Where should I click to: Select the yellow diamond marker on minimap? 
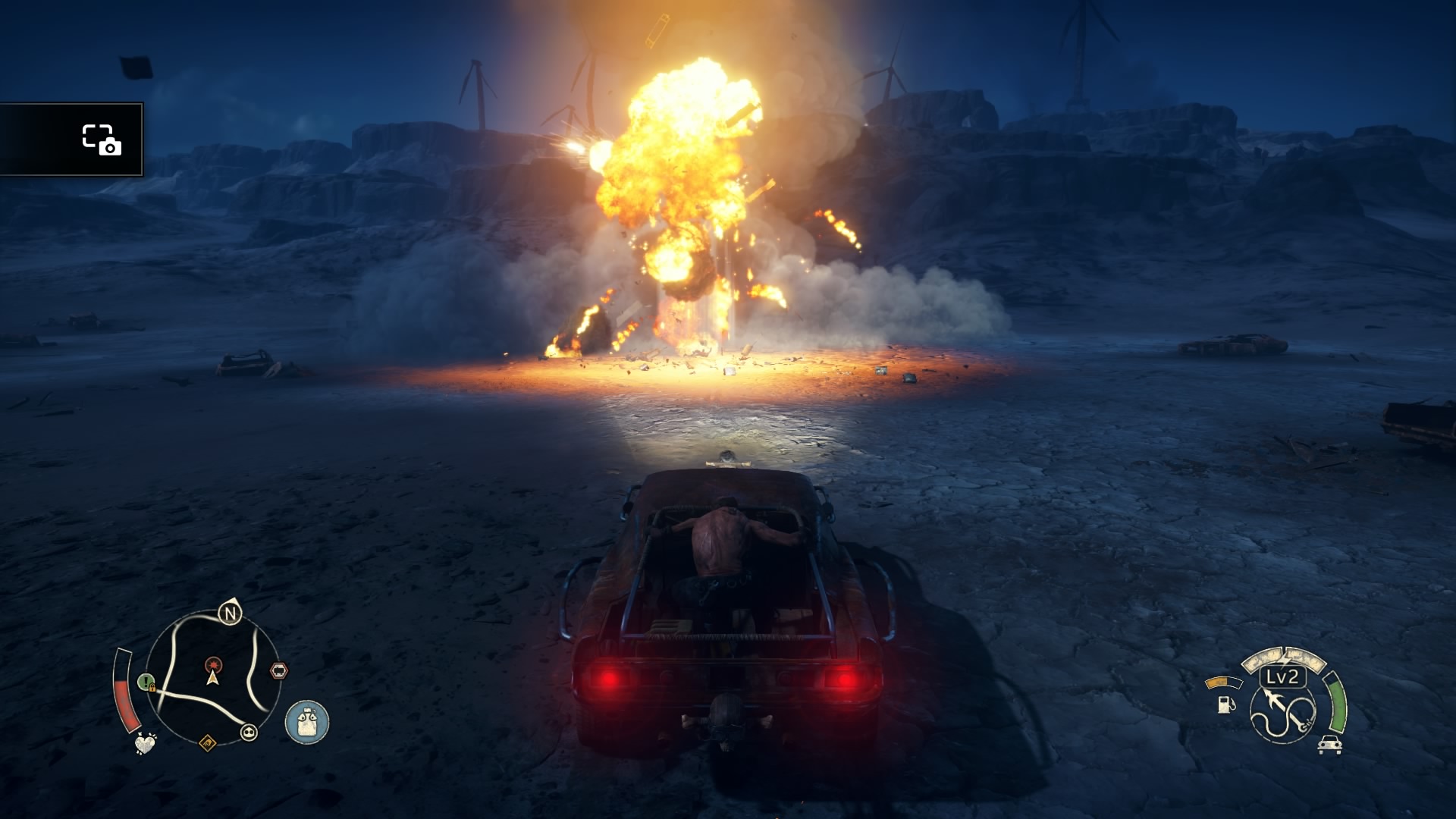(207, 742)
